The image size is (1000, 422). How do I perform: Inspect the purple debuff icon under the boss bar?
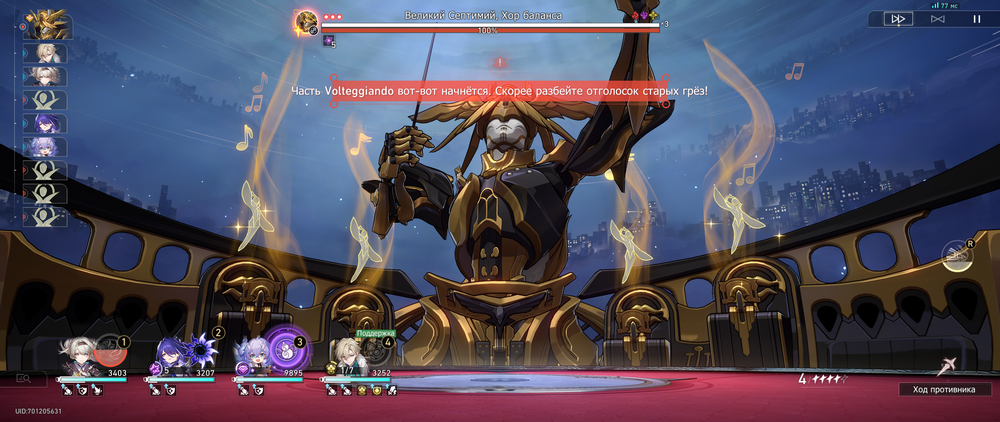click(x=327, y=41)
